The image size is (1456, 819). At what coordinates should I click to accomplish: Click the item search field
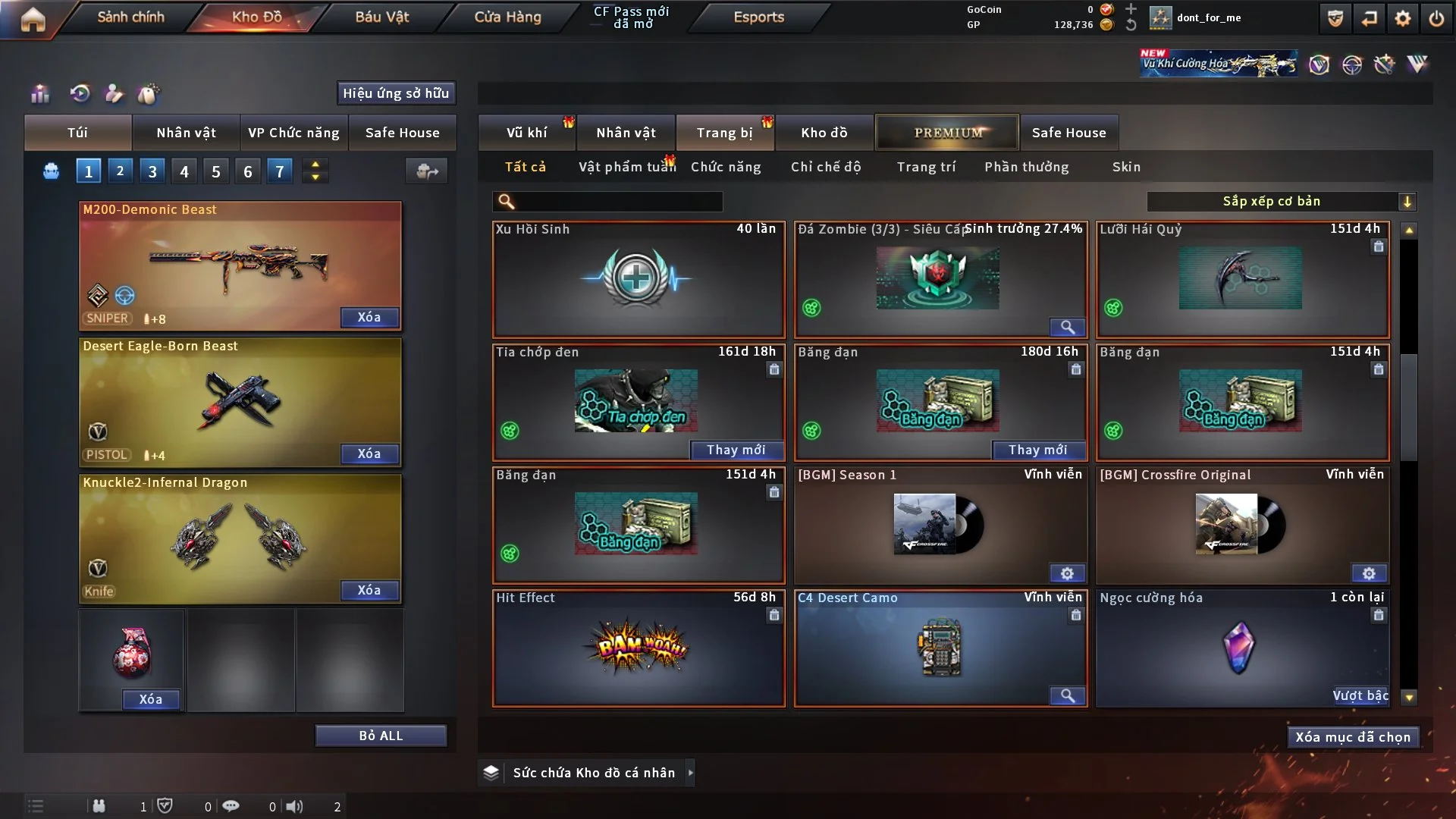[x=618, y=201]
